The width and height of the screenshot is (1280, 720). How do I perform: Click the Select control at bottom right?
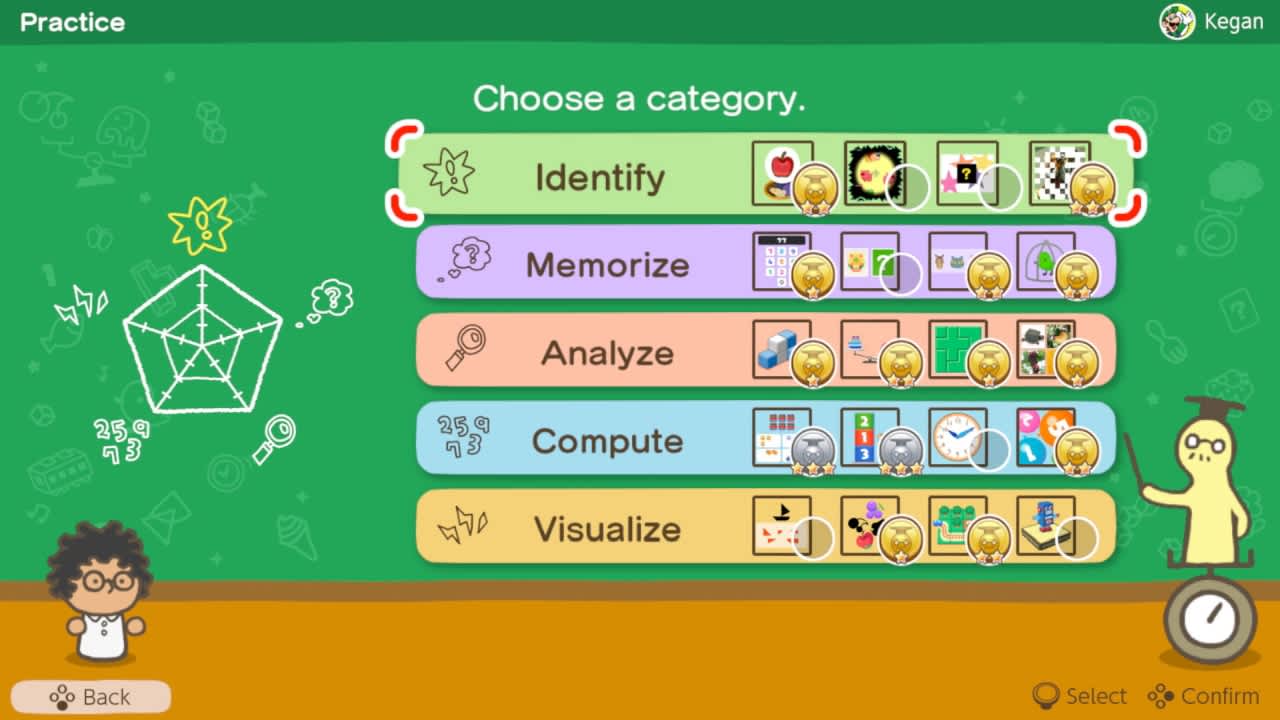[x=1078, y=696]
